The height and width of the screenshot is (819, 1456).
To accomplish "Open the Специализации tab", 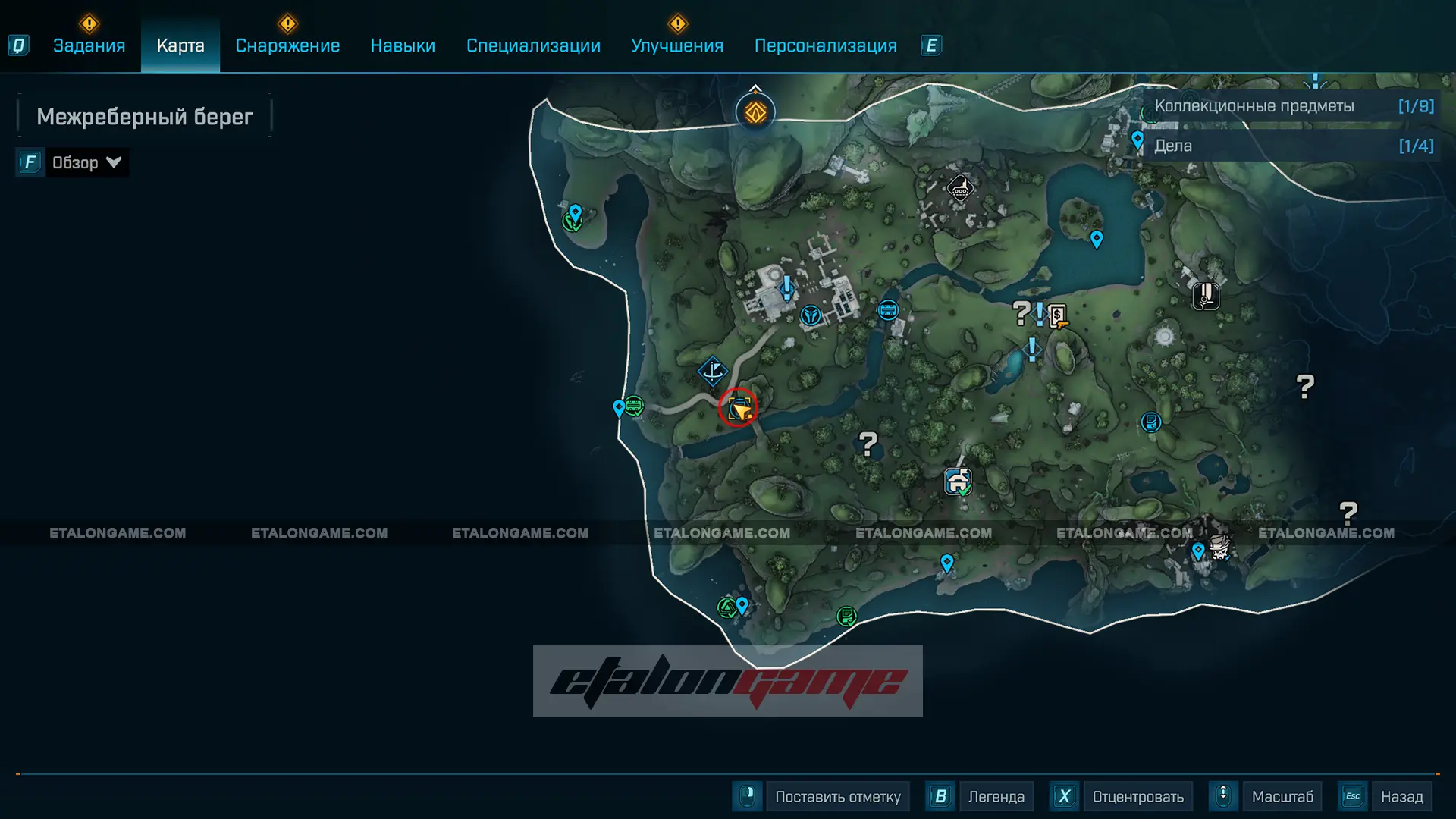I will point(533,45).
